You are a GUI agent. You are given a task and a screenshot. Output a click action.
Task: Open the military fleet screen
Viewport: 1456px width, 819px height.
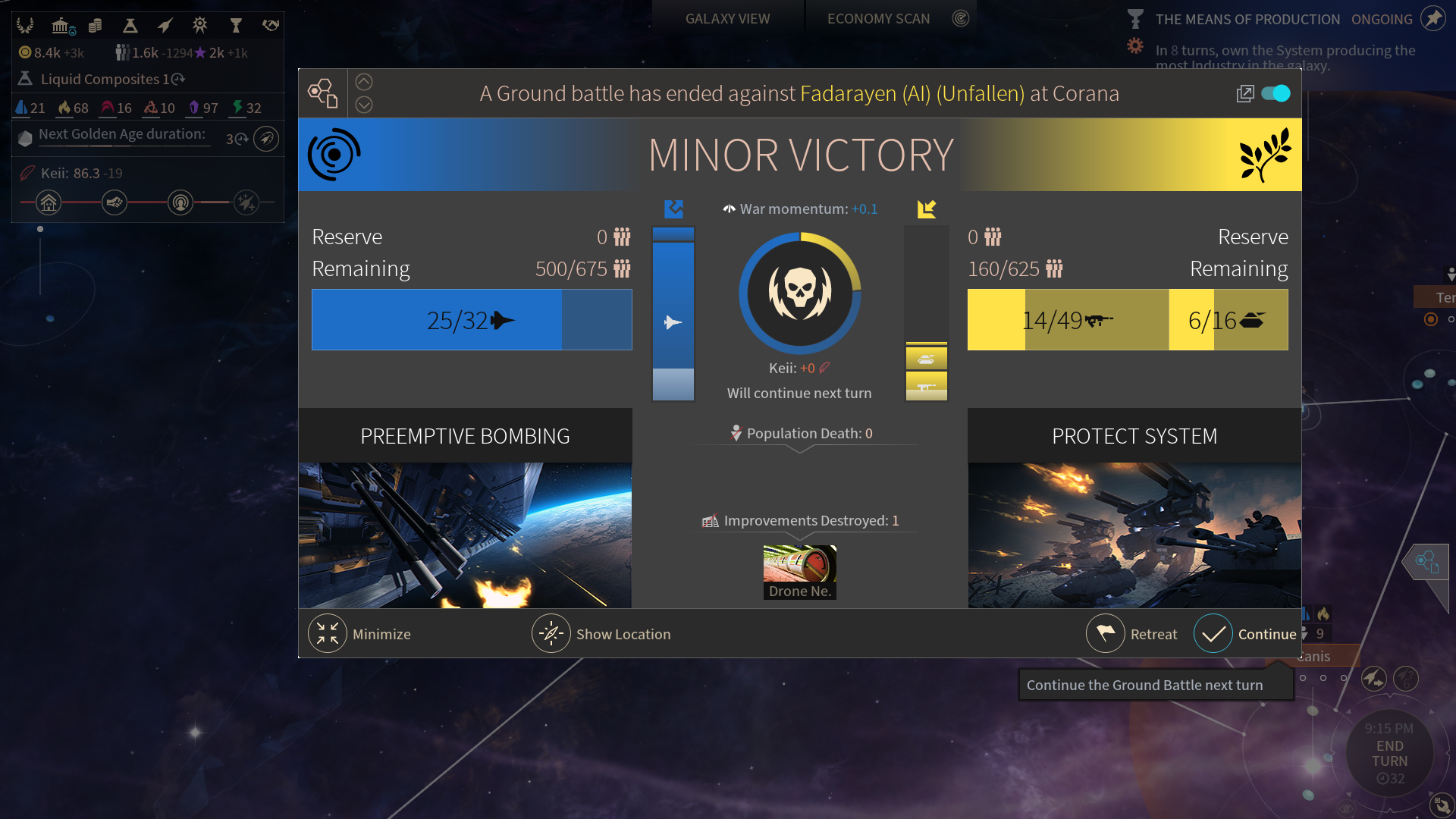pyautogui.click(x=165, y=26)
